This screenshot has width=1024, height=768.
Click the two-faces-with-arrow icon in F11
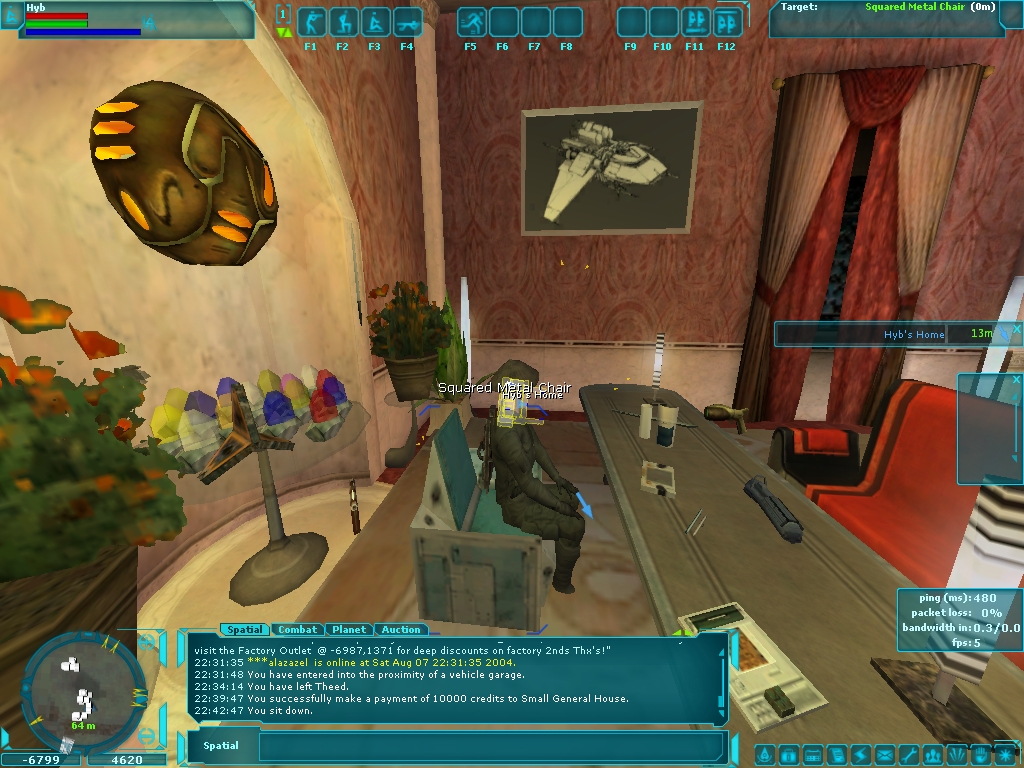tap(696, 22)
